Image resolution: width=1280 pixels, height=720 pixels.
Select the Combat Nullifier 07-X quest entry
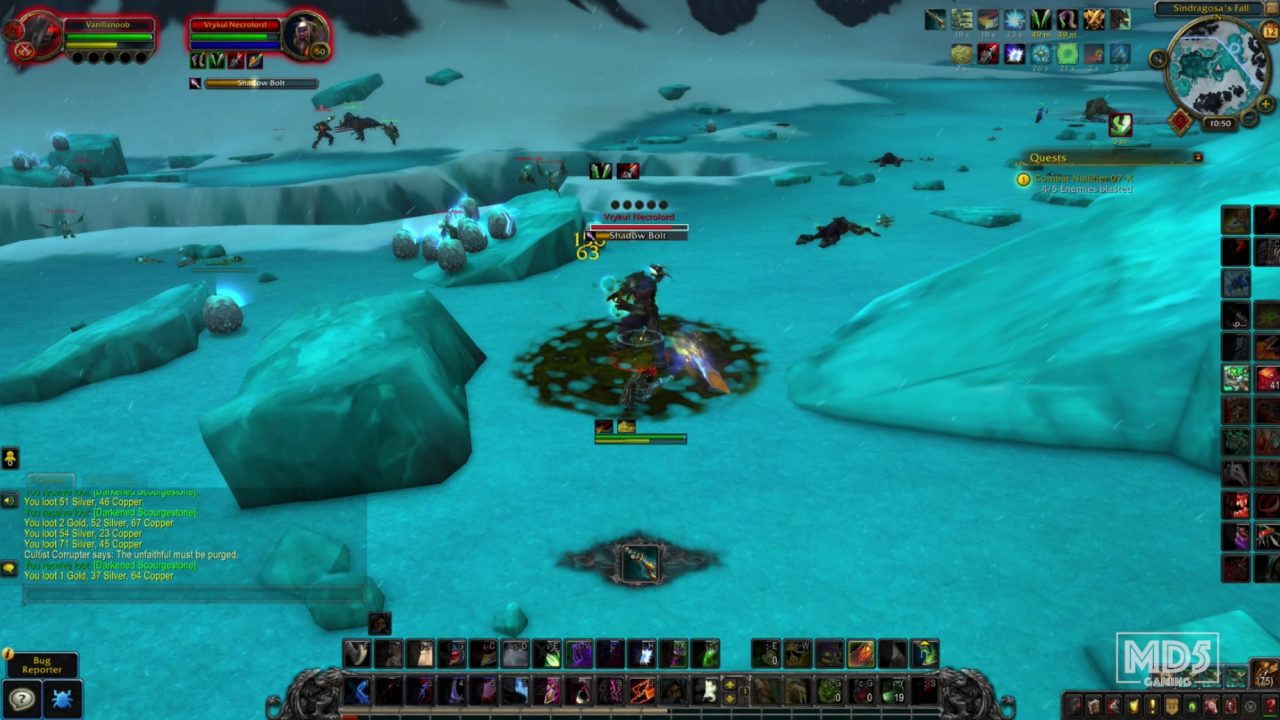coord(1082,178)
